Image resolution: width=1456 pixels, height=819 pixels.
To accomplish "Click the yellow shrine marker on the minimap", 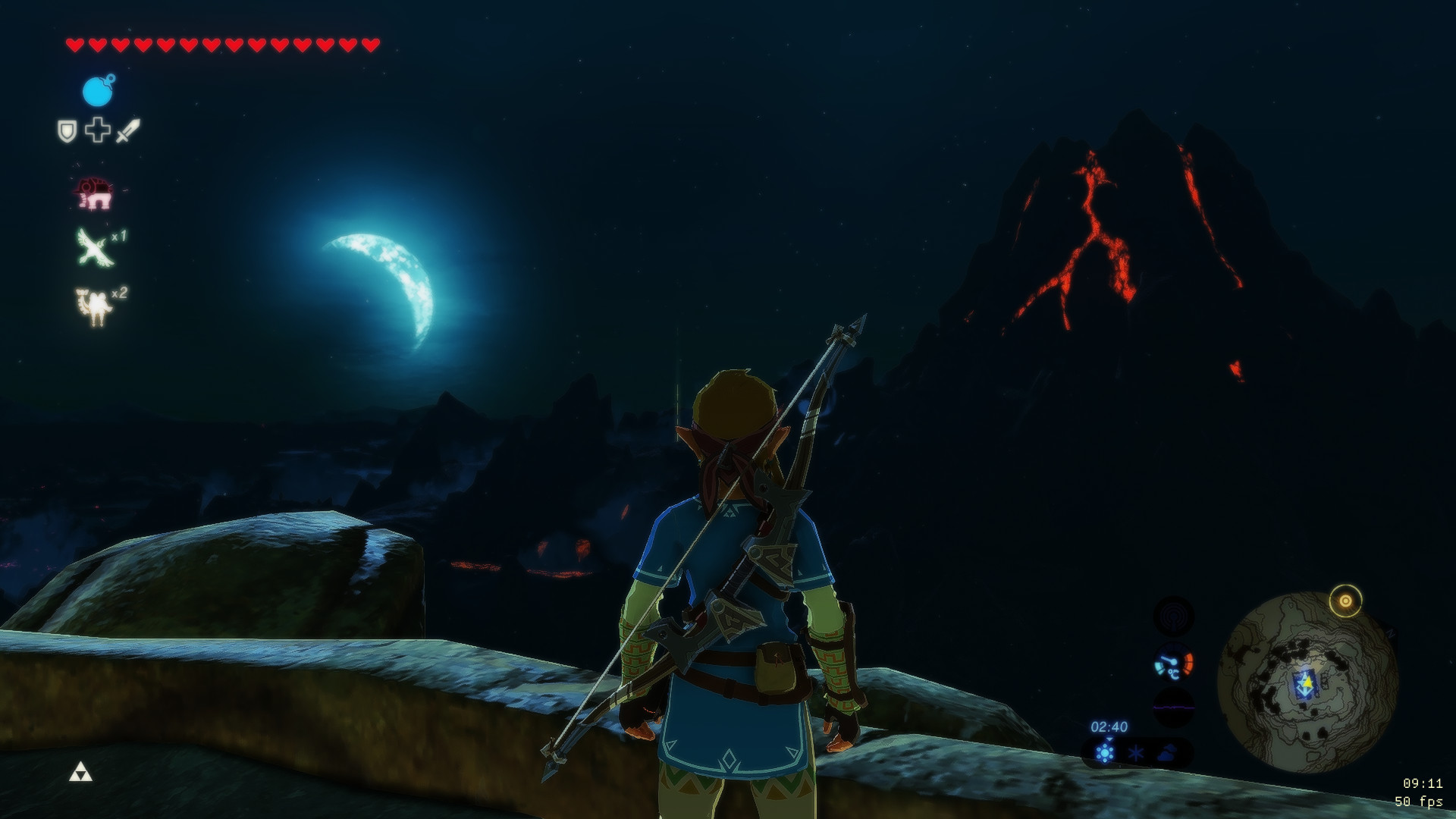I will pos(1345,601).
